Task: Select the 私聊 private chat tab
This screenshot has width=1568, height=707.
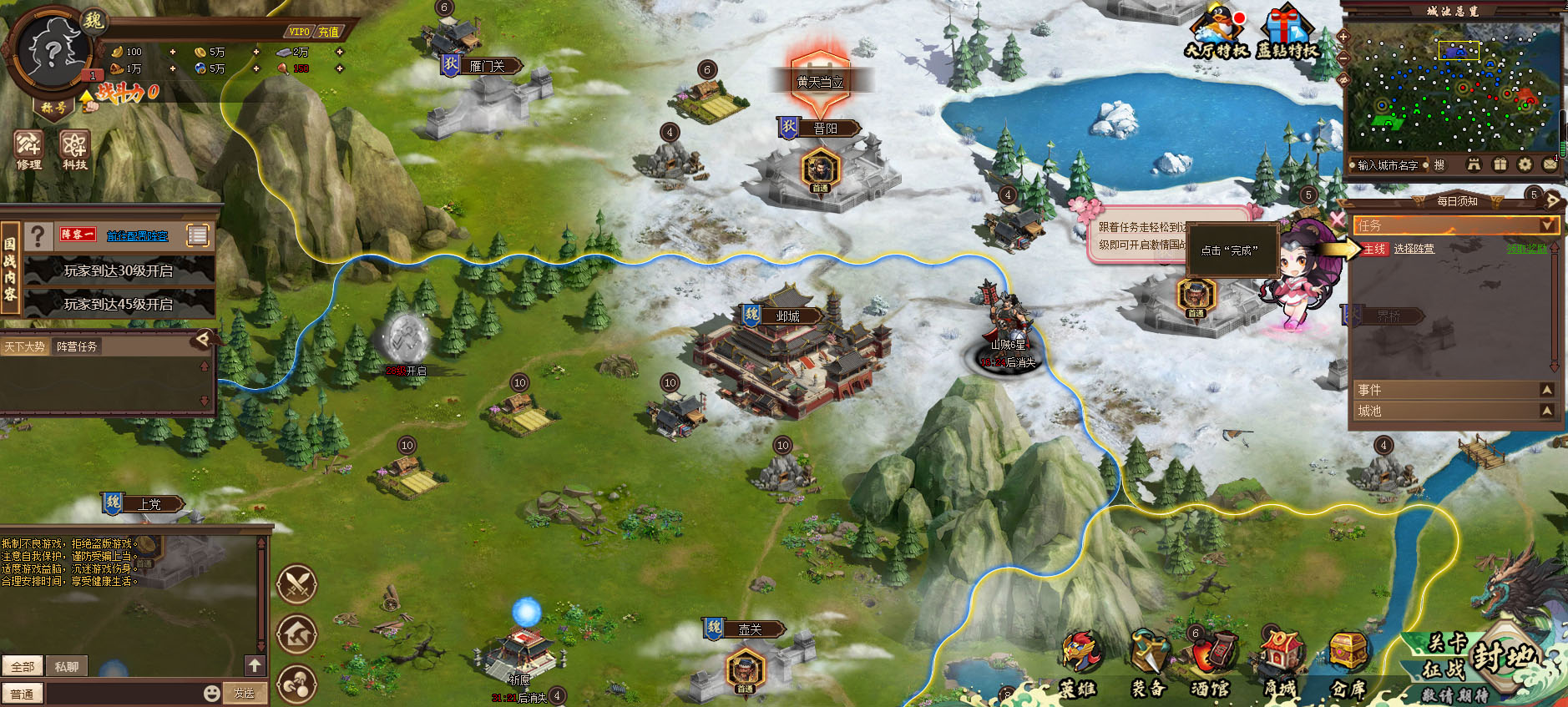Action: pyautogui.click(x=66, y=666)
